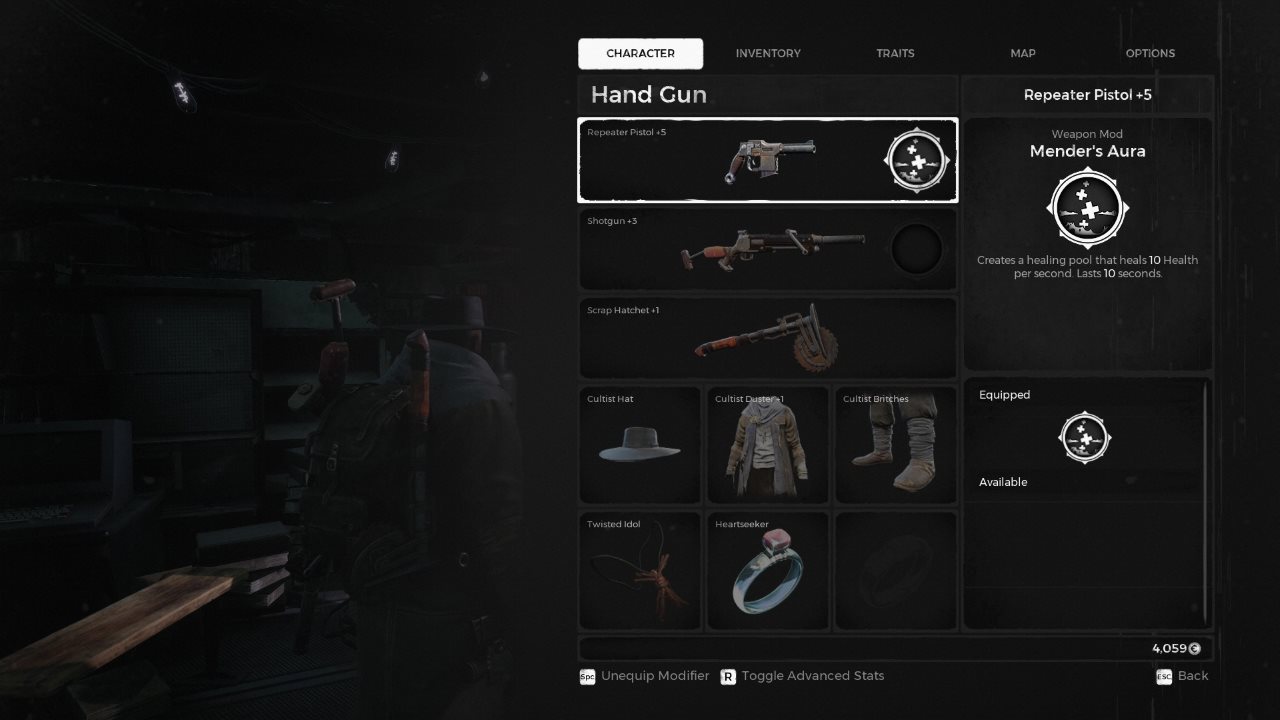Click the Back button

coord(1182,676)
